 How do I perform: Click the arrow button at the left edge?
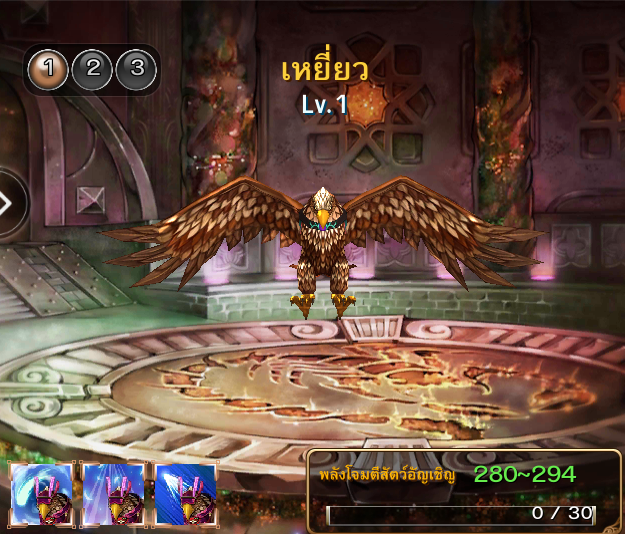pos(8,203)
